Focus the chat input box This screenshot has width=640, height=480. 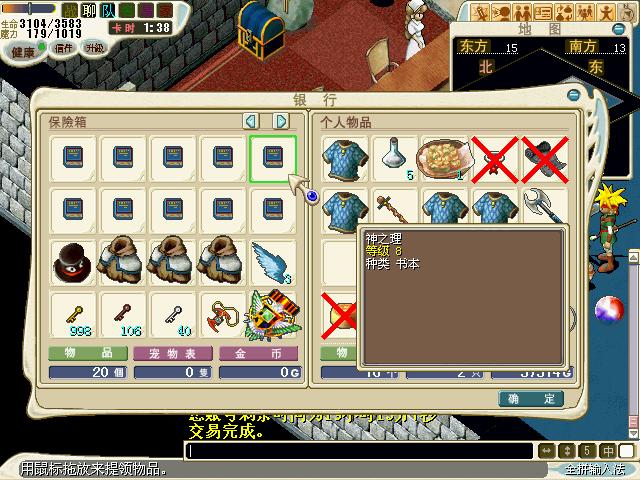tap(360, 451)
